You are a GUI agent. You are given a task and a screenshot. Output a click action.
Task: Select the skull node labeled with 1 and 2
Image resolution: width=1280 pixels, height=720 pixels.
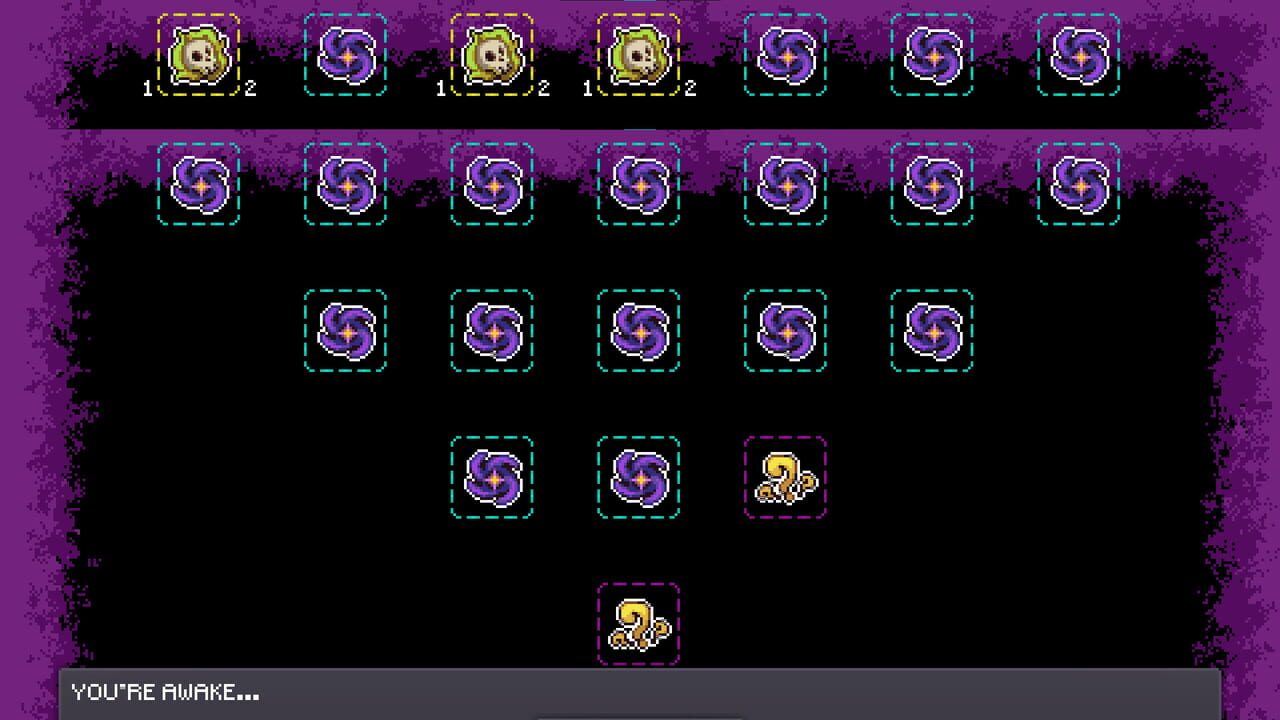point(198,55)
